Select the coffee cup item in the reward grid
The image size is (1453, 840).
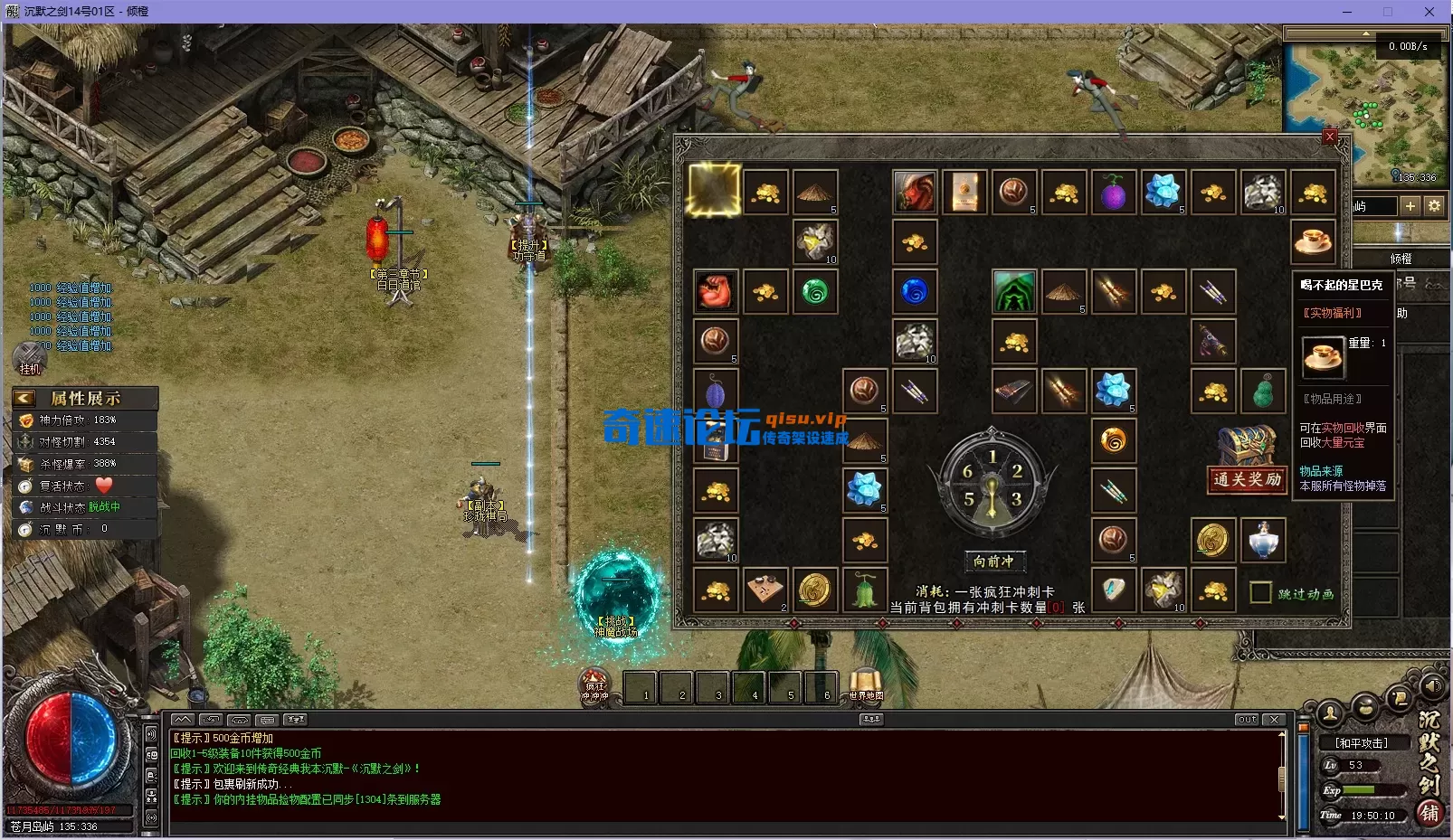(1313, 241)
